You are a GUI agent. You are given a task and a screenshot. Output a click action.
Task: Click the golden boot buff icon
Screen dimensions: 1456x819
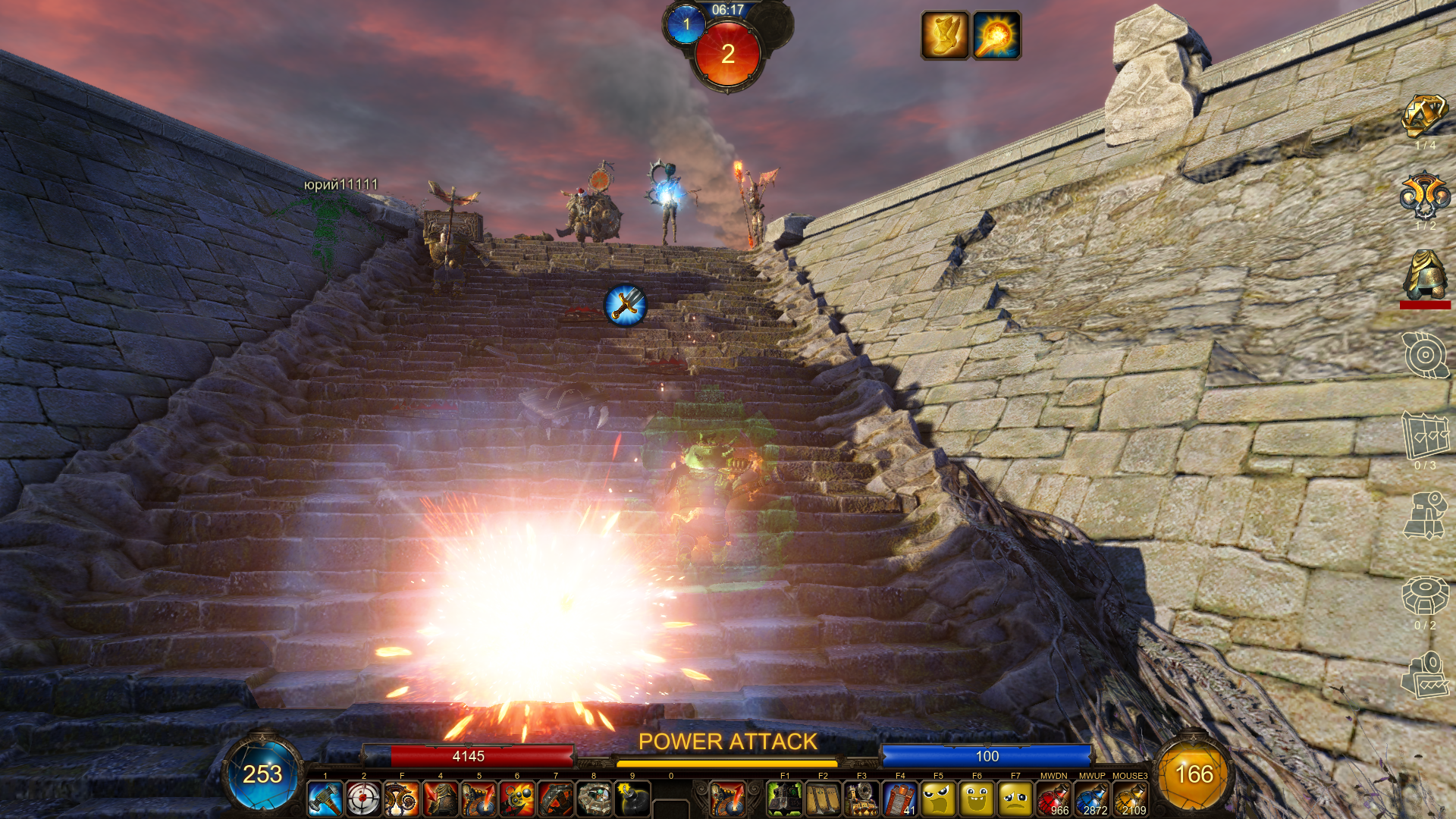(x=945, y=35)
